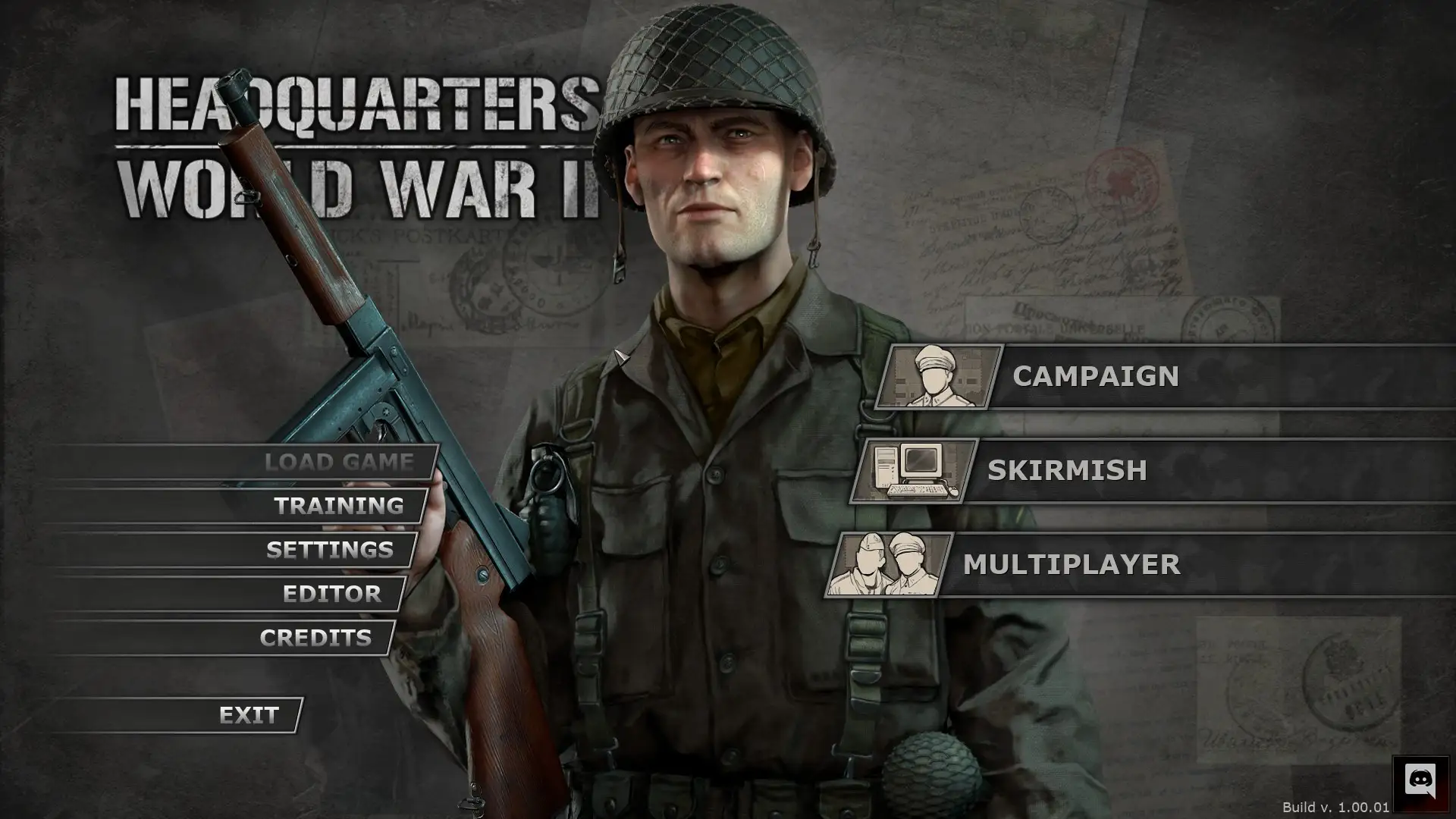1456x819 pixels.
Task: Select Load Game
Action: click(338, 462)
